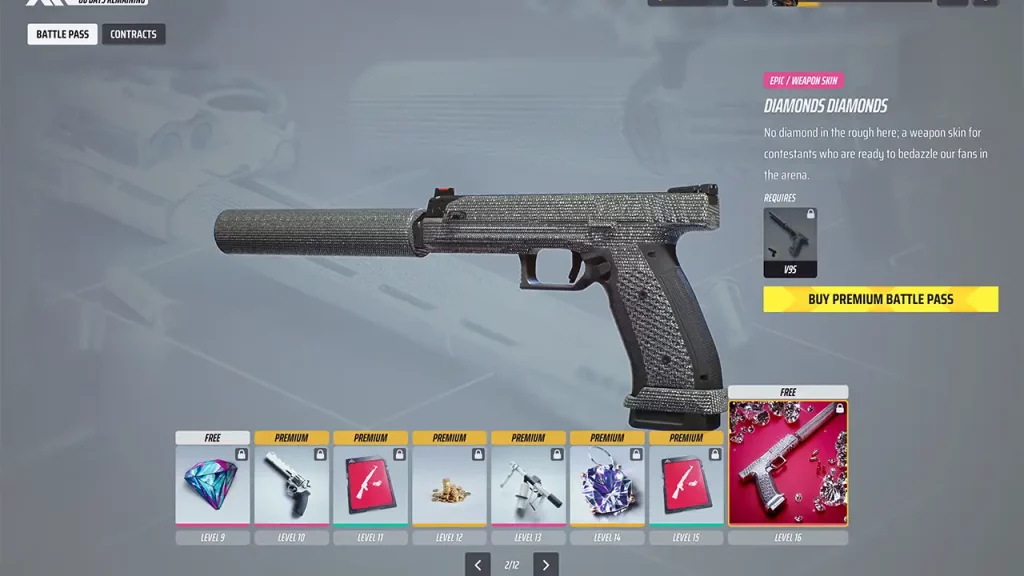Open the Contracts tab

pos(133,34)
